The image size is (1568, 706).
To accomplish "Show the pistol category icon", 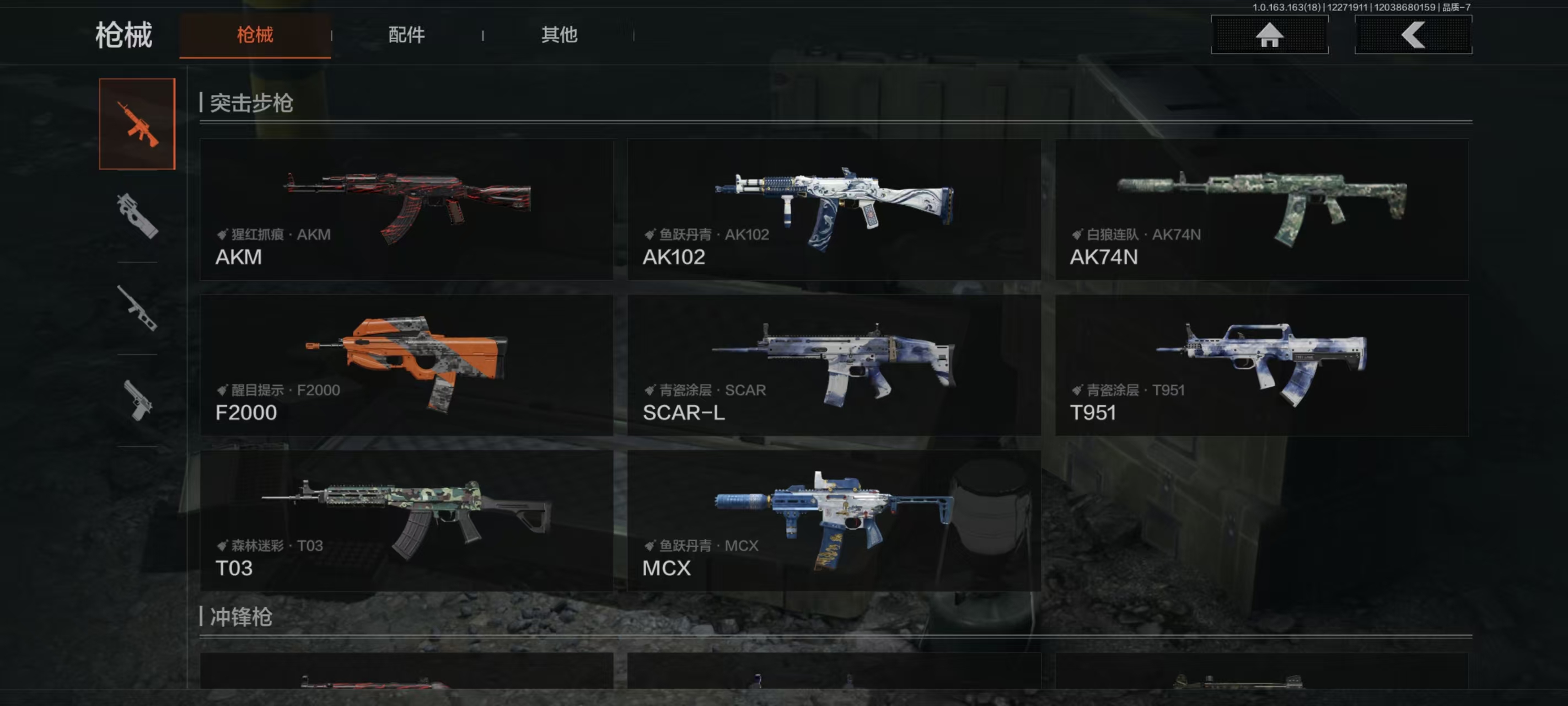I will coord(137,400).
